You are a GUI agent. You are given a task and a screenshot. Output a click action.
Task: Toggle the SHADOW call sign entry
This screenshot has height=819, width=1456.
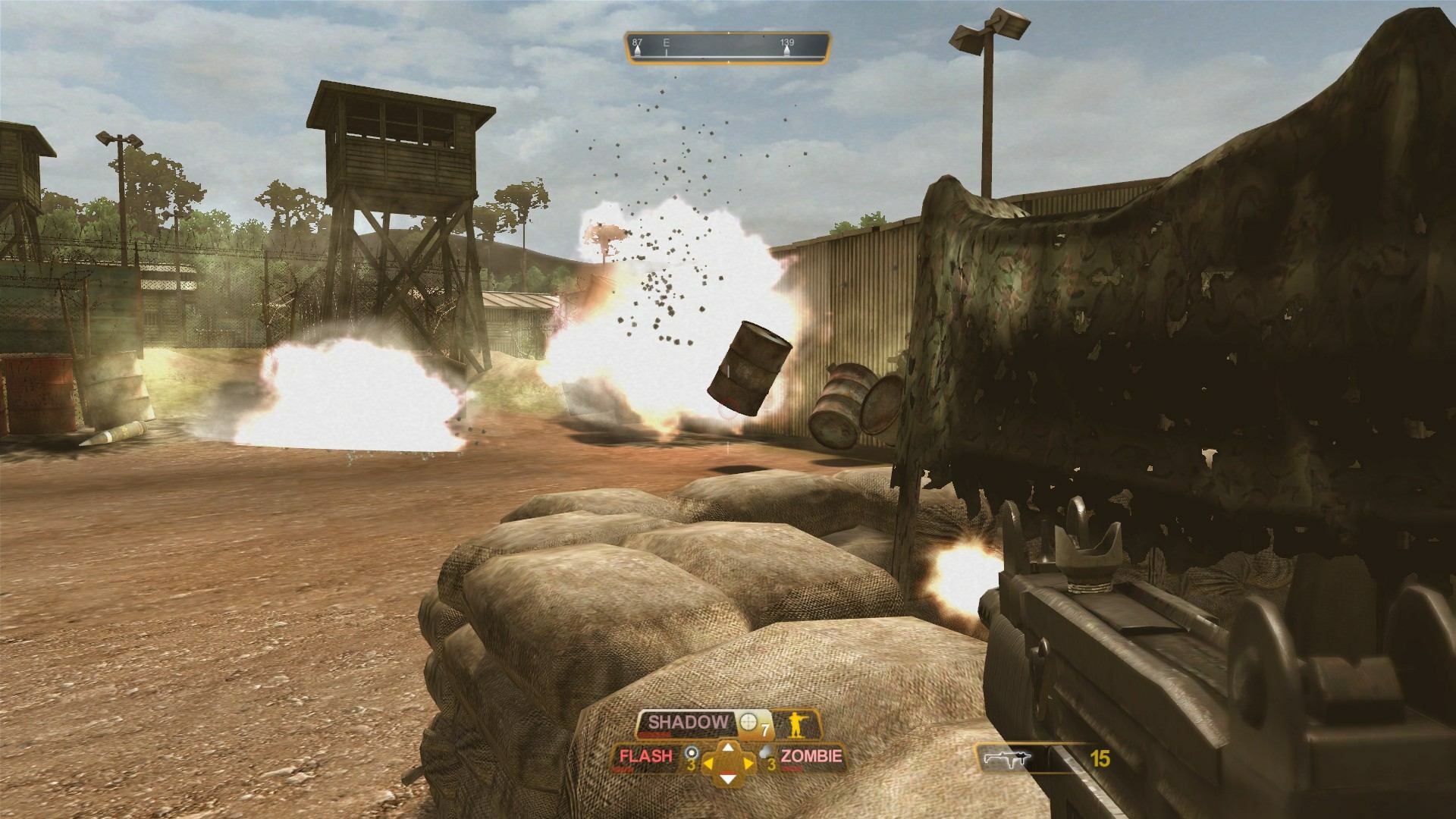687,722
